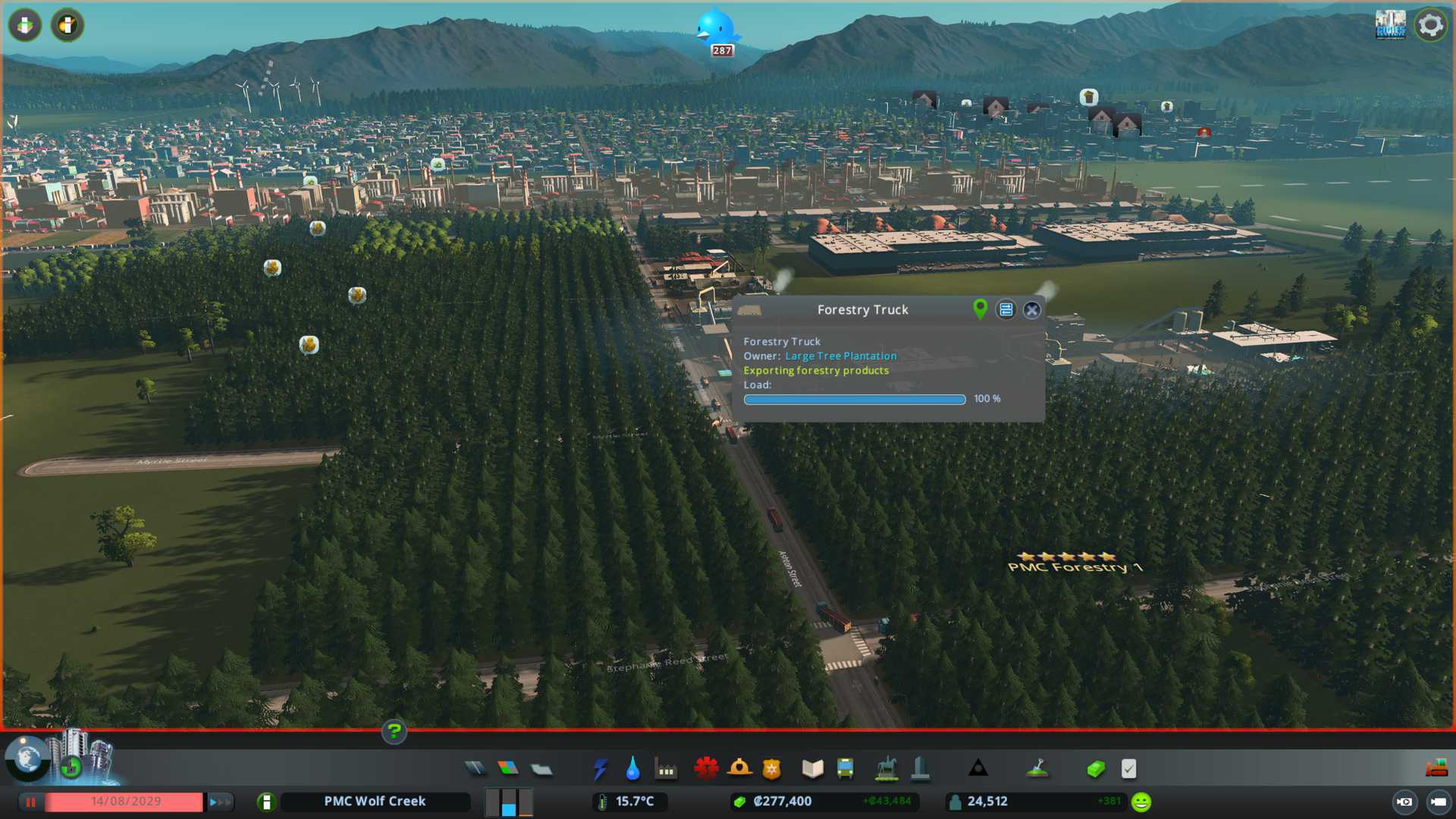Image resolution: width=1456 pixels, height=819 pixels.
Task: Change the game speed arrows
Action: click(220, 802)
